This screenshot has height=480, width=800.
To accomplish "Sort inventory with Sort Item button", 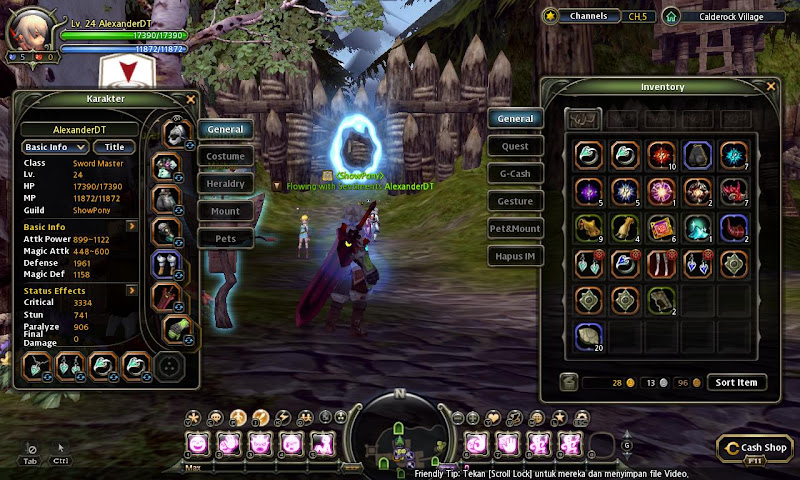I will click(x=737, y=382).
